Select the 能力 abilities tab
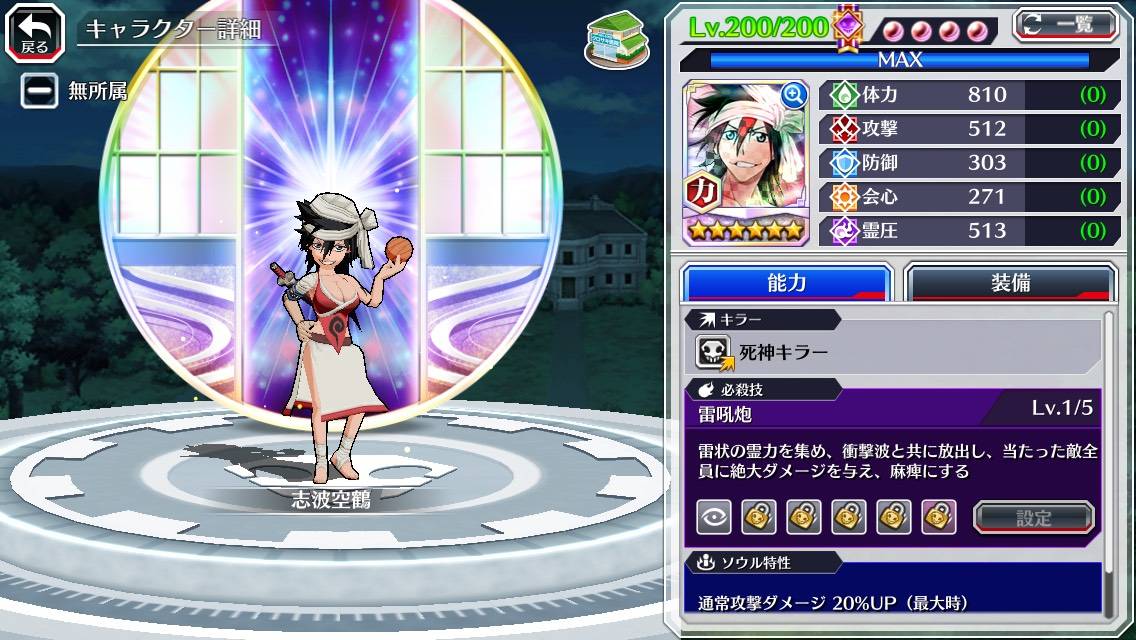This screenshot has height=640, width=1136. click(786, 283)
